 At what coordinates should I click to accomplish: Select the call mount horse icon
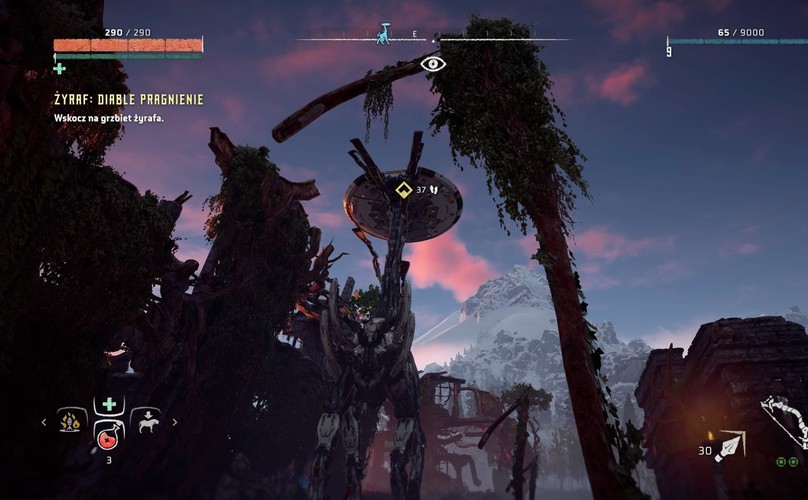(x=146, y=421)
